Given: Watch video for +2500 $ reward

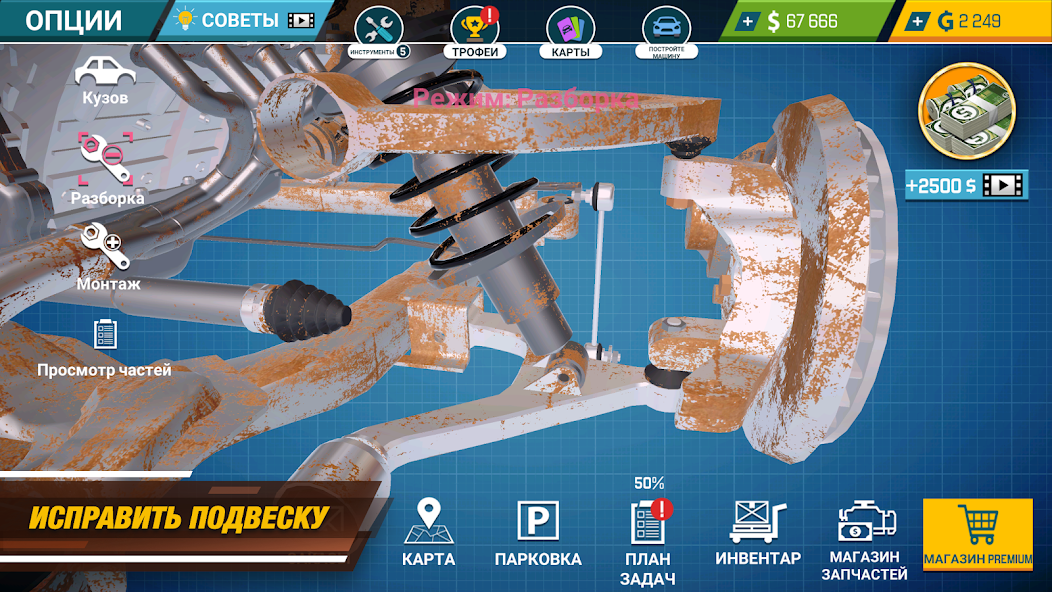Looking at the screenshot, I should pos(967,185).
